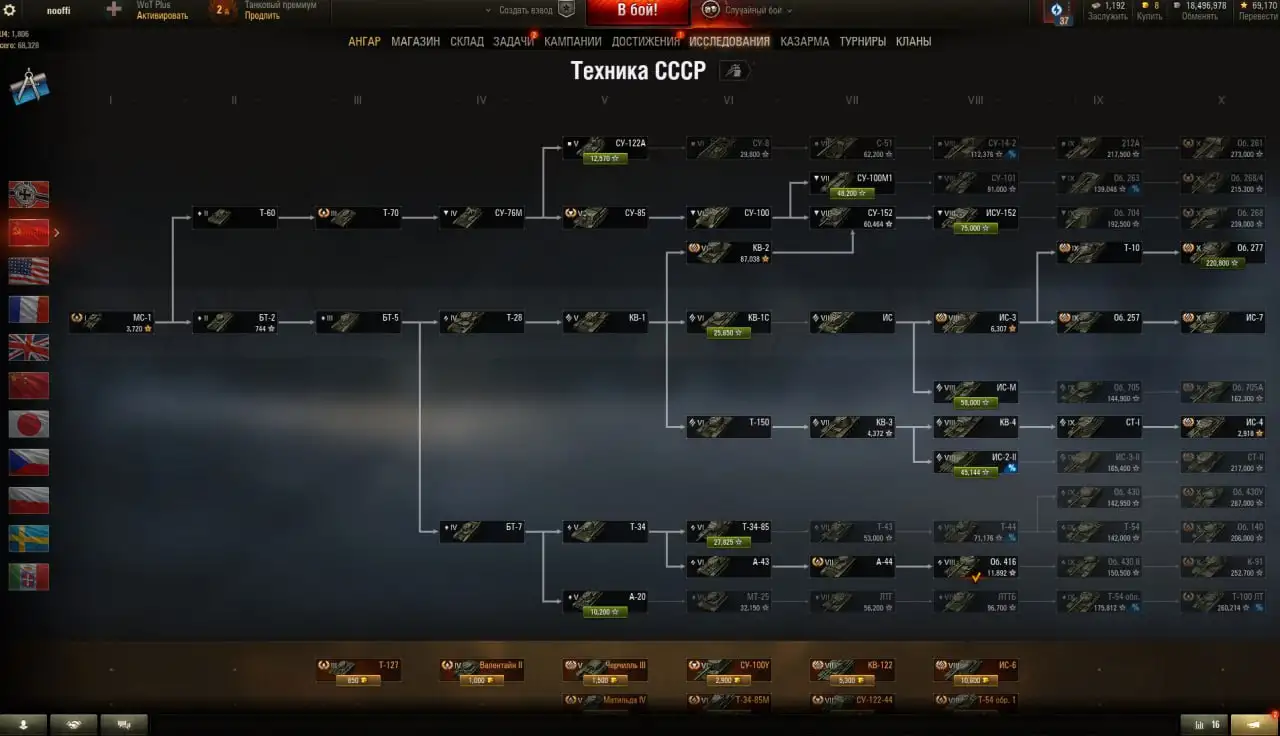Select the USA nation flag
Screen dimensions: 1280x736
coord(29,268)
